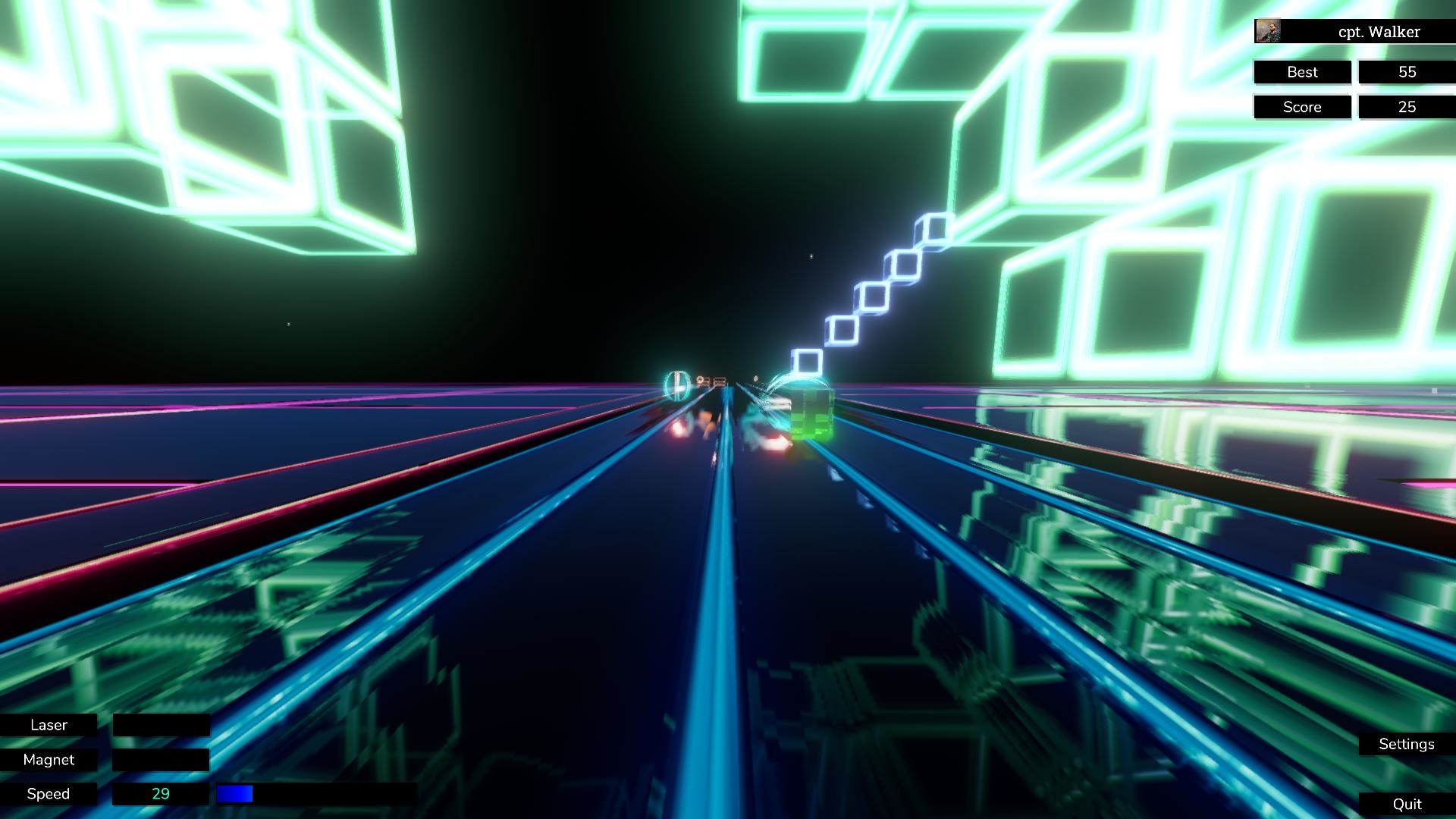The width and height of the screenshot is (1456, 819).
Task: Click the Speed indicator label
Action: click(49, 793)
